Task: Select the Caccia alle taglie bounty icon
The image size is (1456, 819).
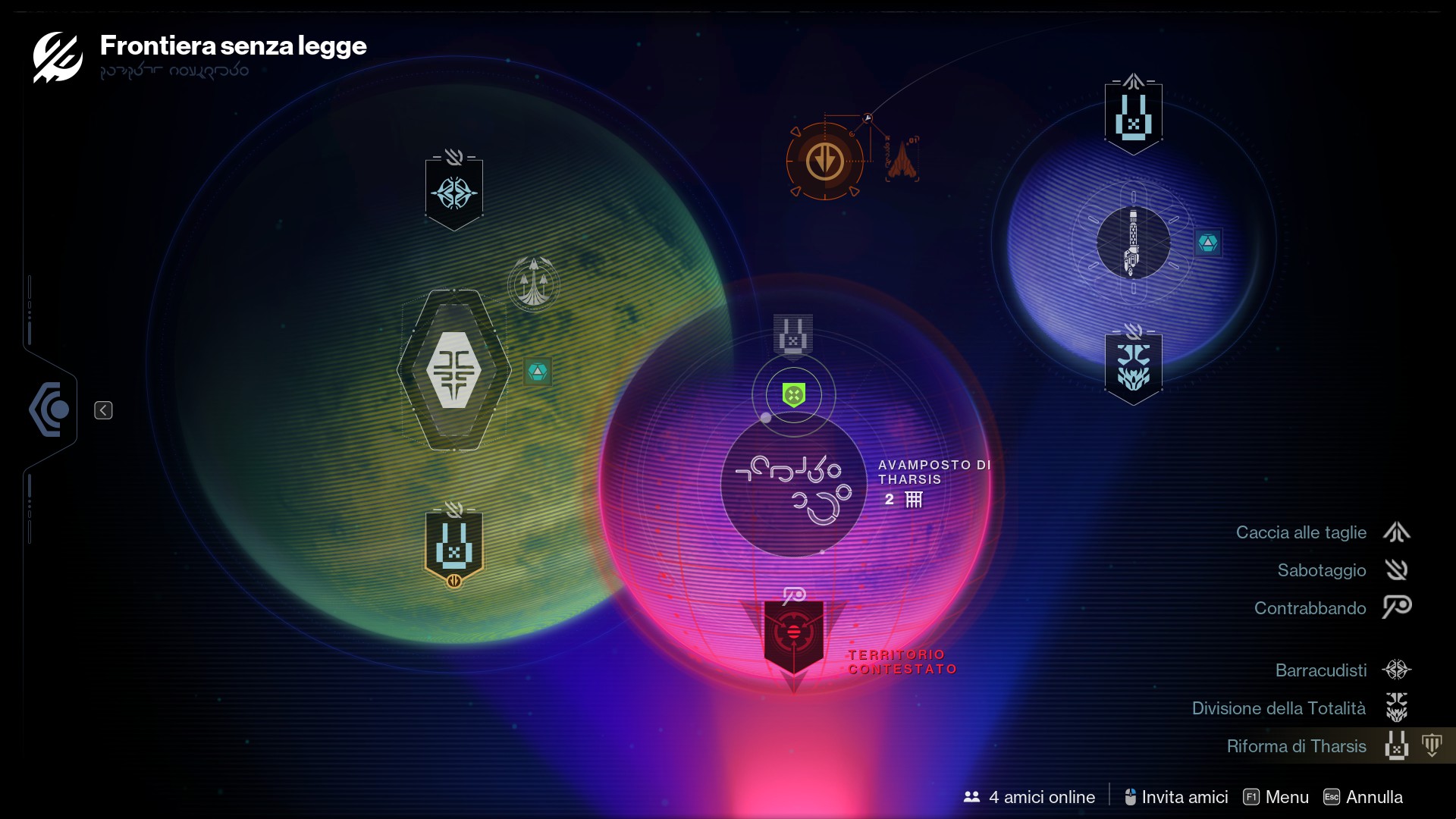Action: point(1398,532)
